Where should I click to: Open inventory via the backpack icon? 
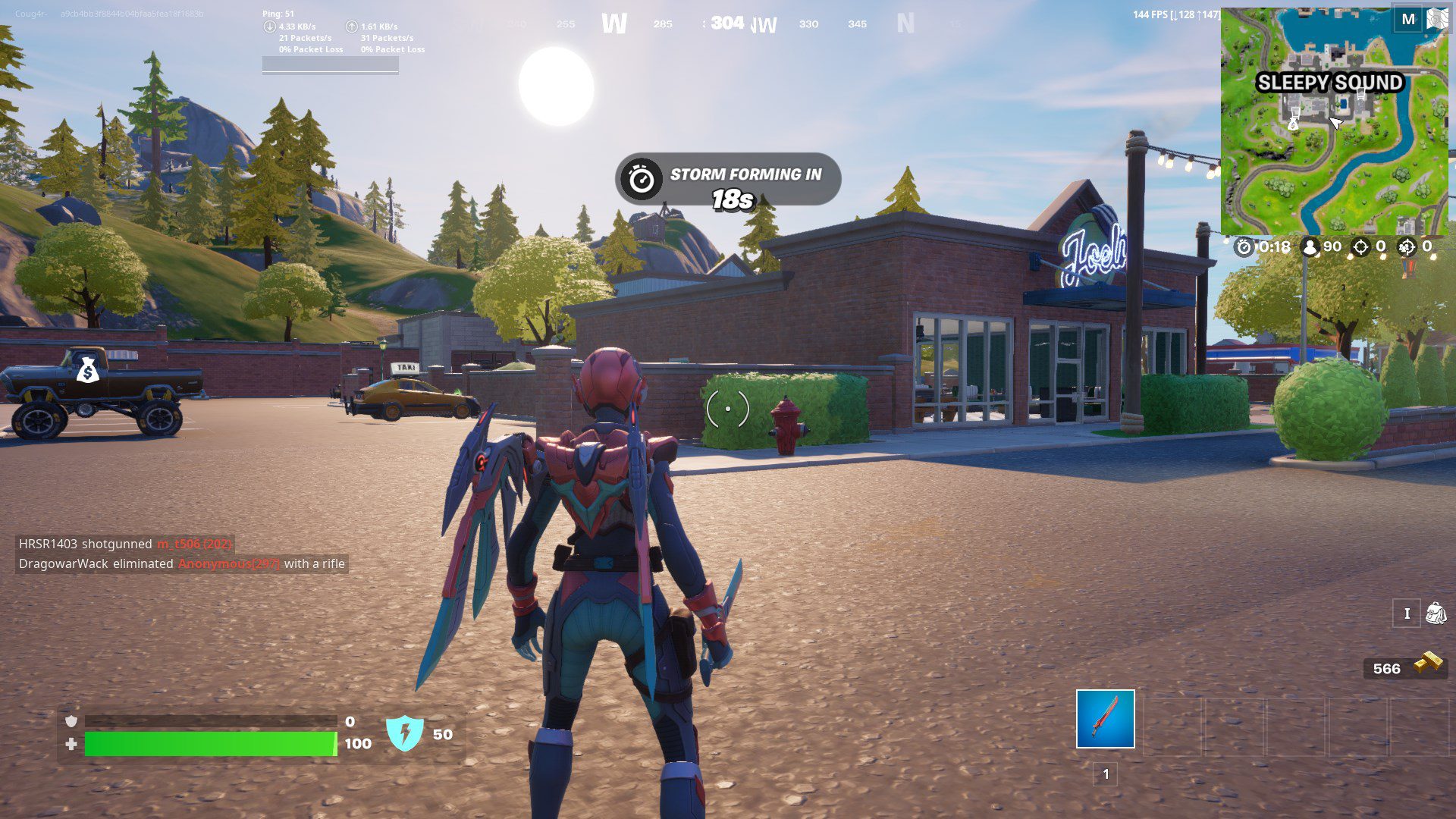1436,612
